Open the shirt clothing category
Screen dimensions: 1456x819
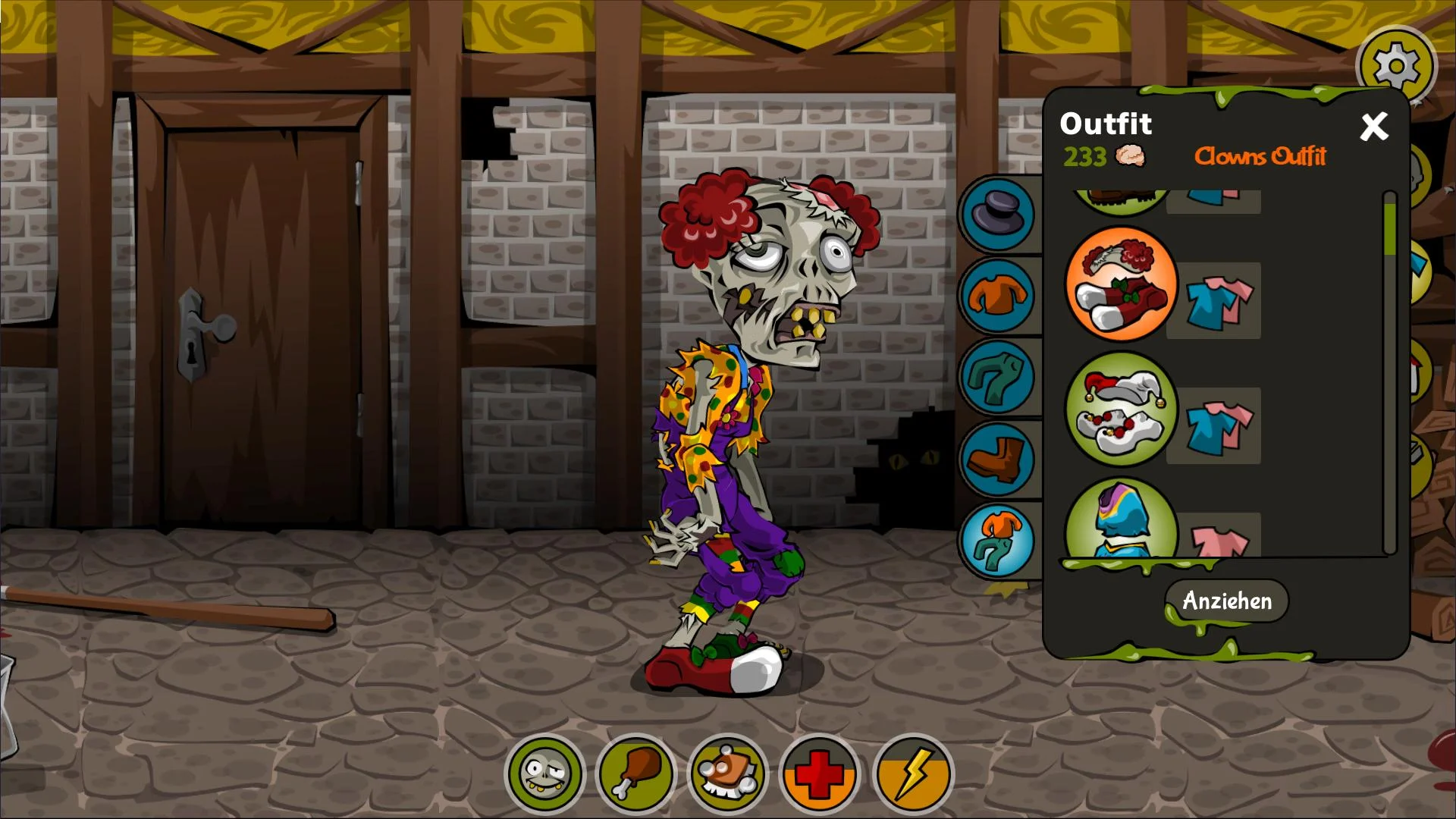[x=997, y=297]
